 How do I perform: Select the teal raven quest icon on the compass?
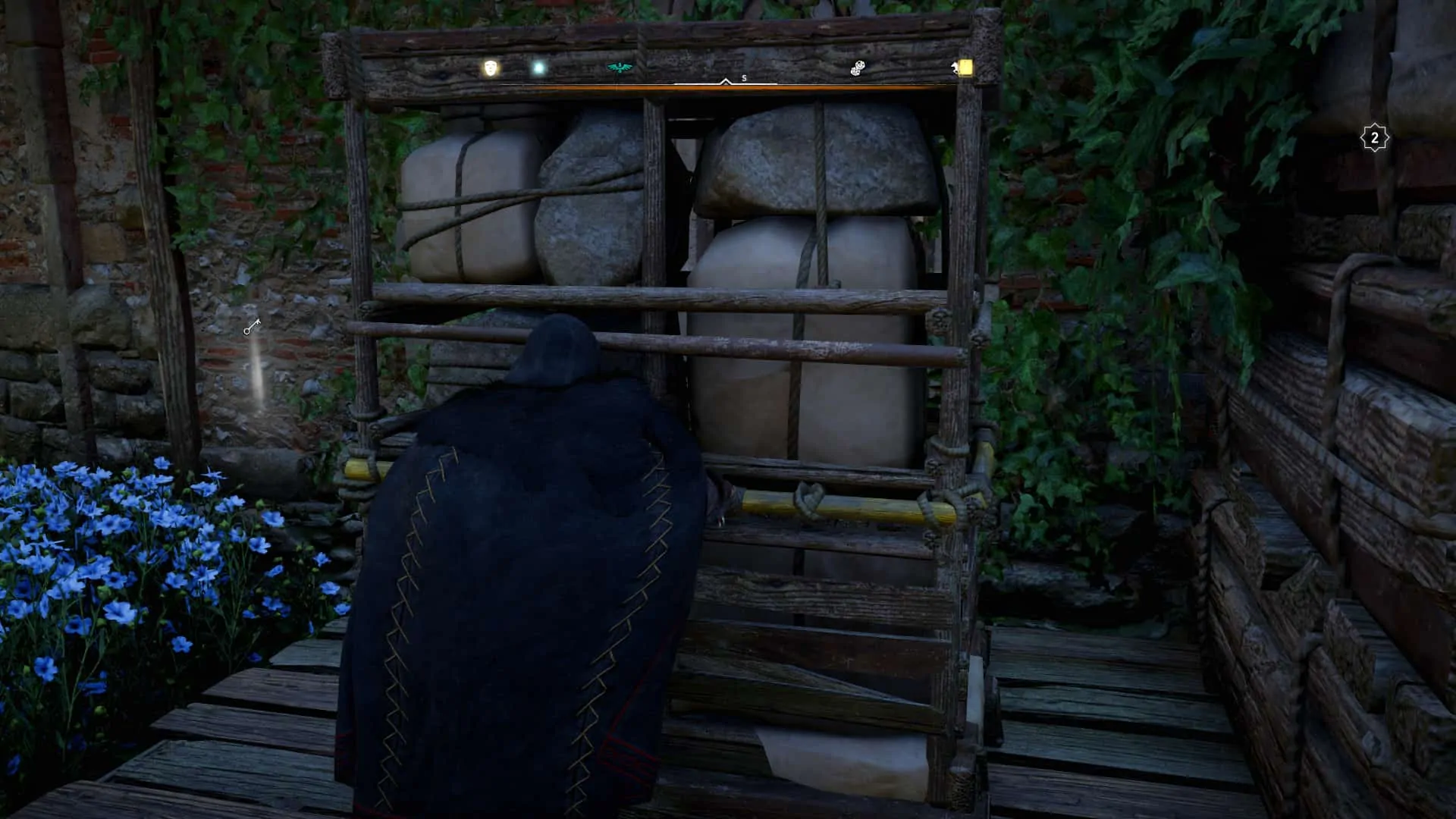pos(620,67)
